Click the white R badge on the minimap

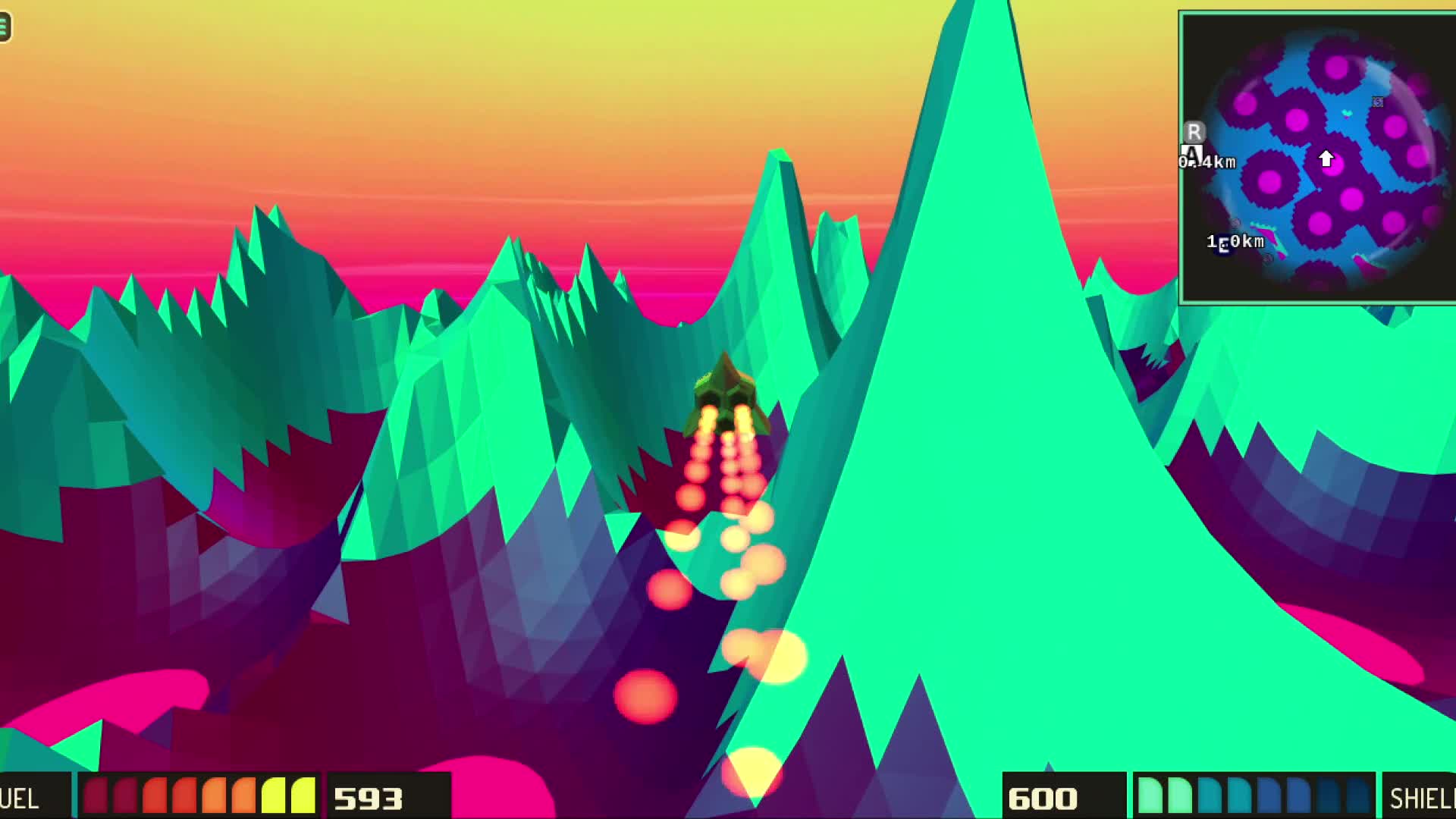[1194, 131]
